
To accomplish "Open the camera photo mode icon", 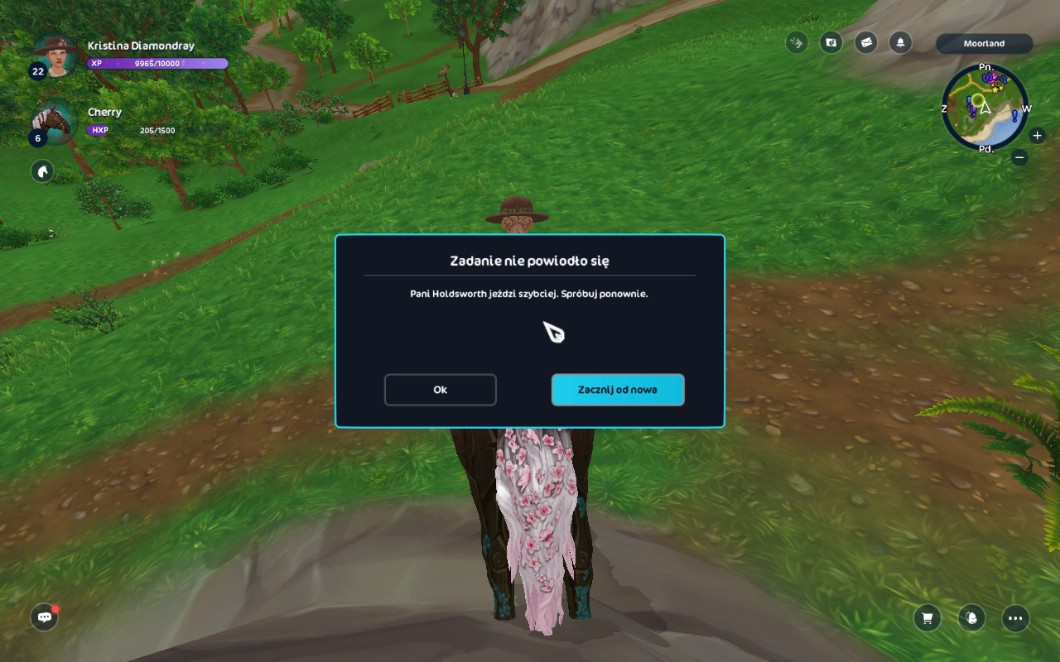I will coord(831,43).
